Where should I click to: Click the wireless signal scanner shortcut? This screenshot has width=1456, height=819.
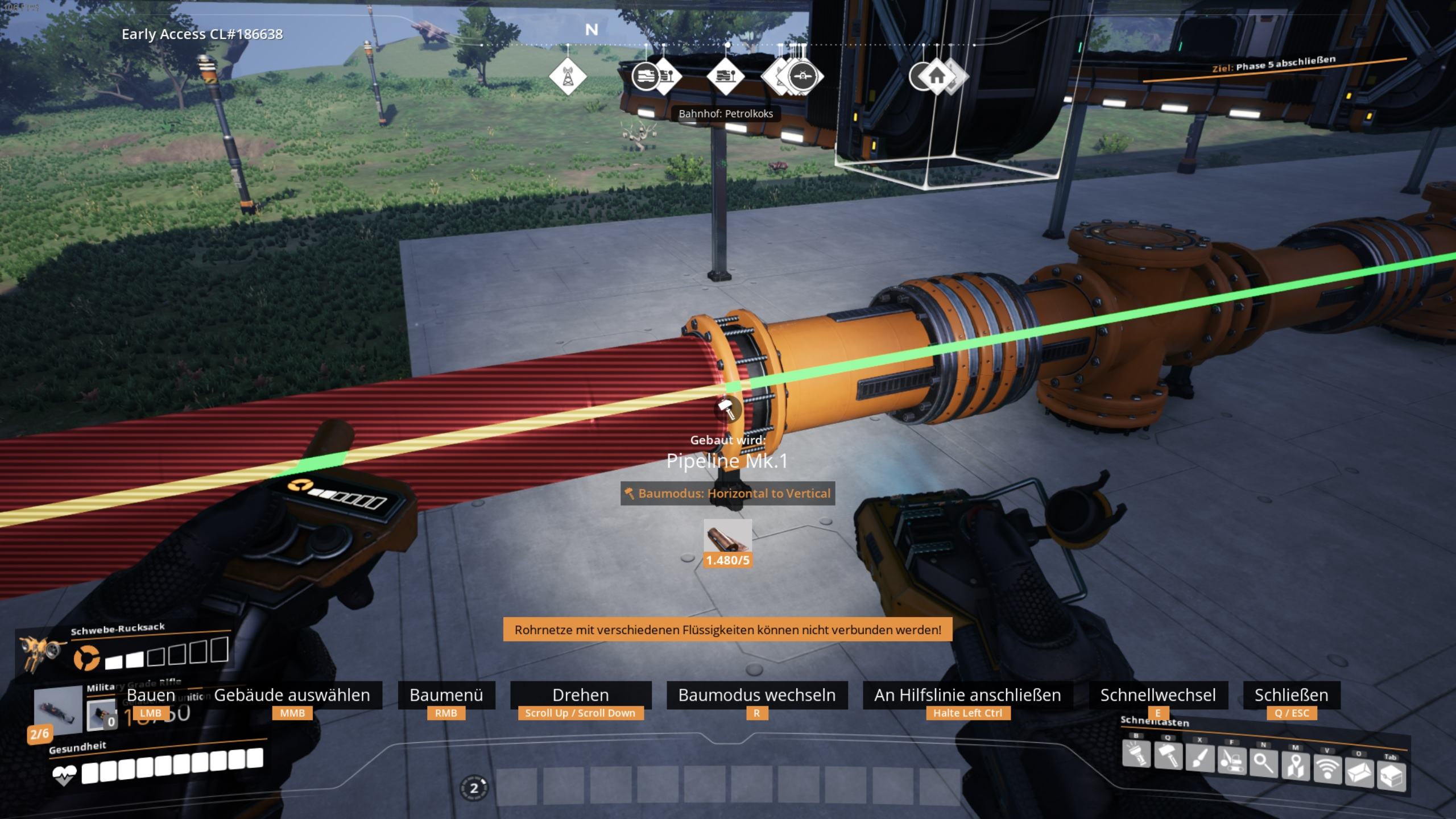[1327, 769]
